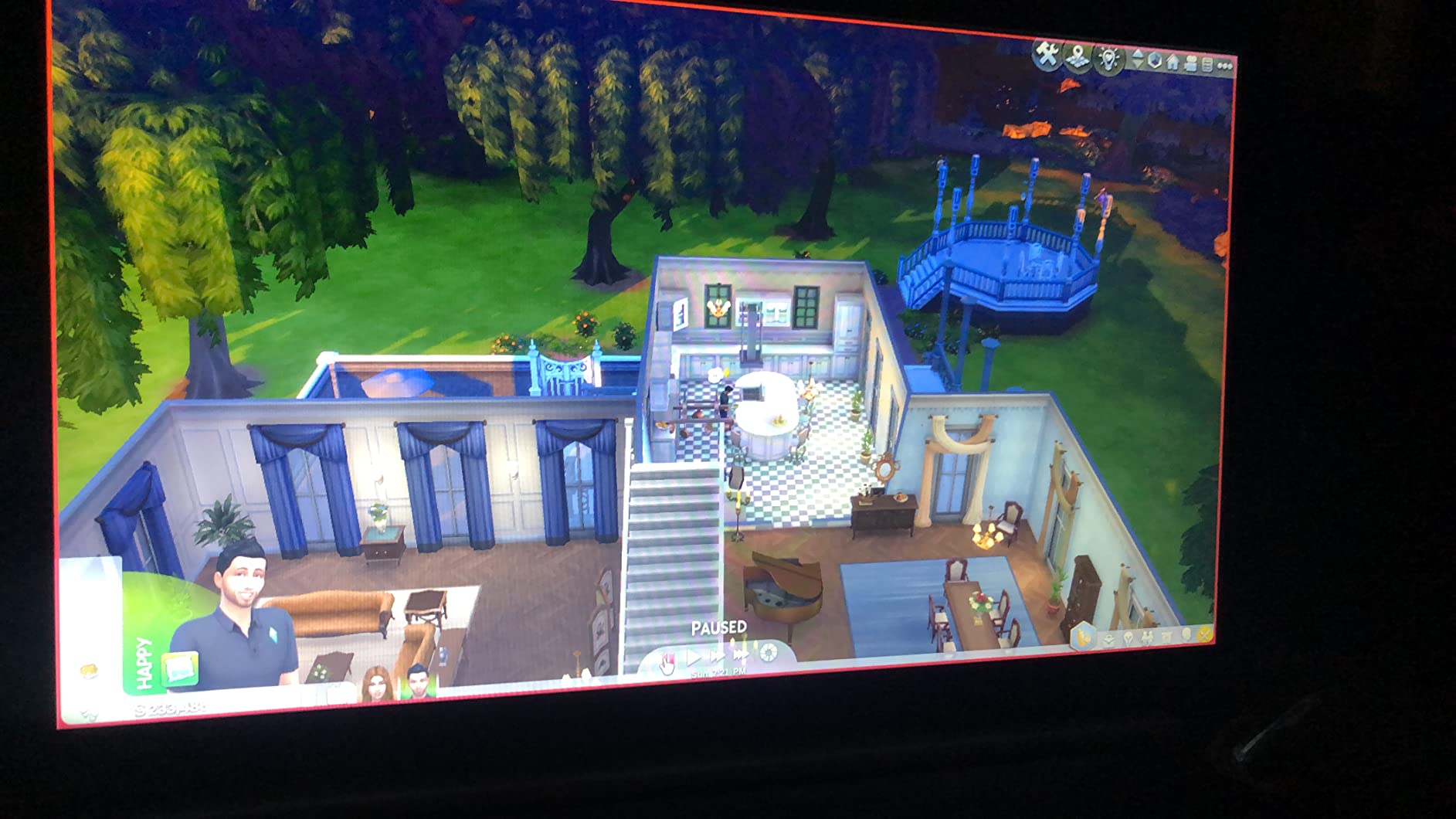Open video capture with the camera icon
1456x819 pixels.
[1190, 63]
